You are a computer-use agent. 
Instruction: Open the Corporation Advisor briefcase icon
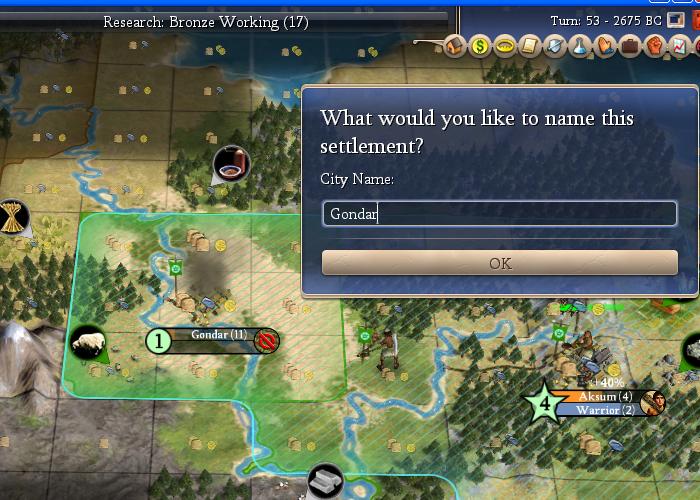click(631, 46)
